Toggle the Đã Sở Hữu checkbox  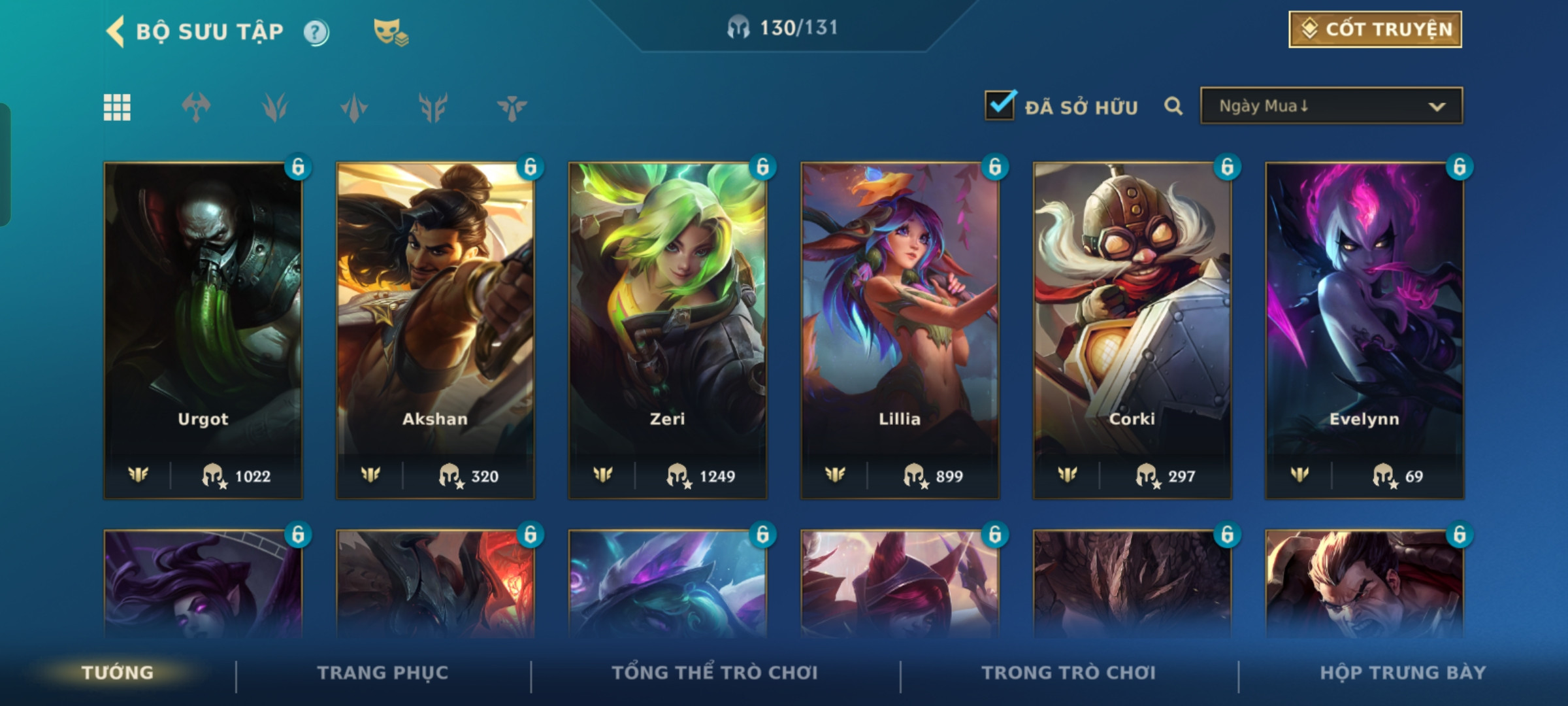(x=1000, y=106)
